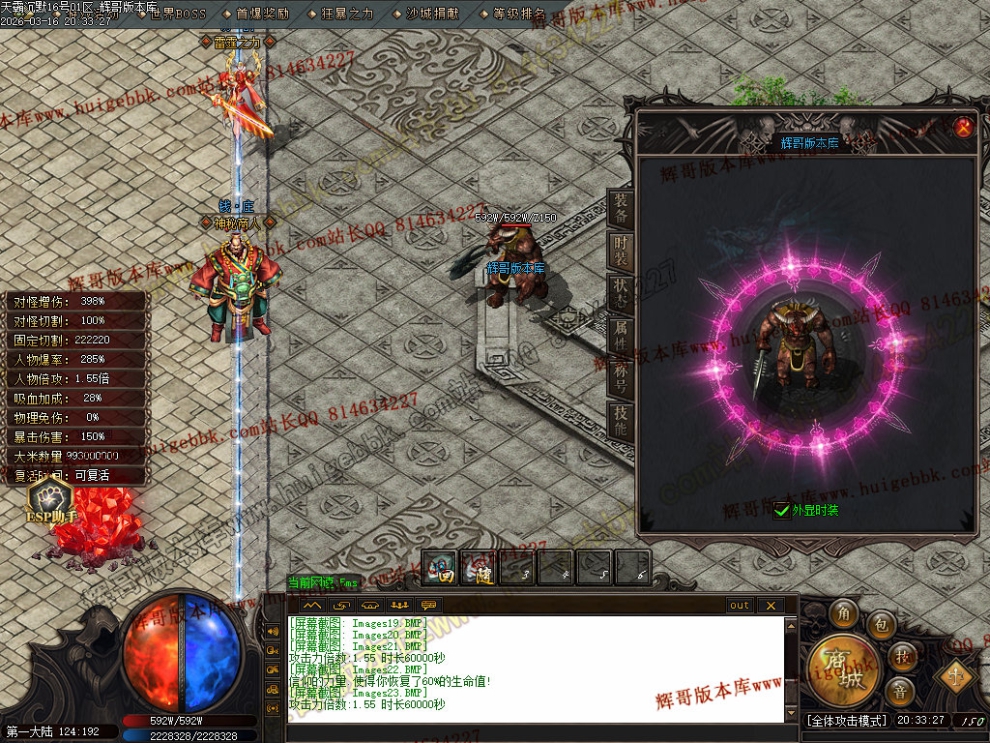Viewport: 990px width, 743px height.
Task: Close the chat window with its X
Action: pyautogui.click(x=770, y=605)
